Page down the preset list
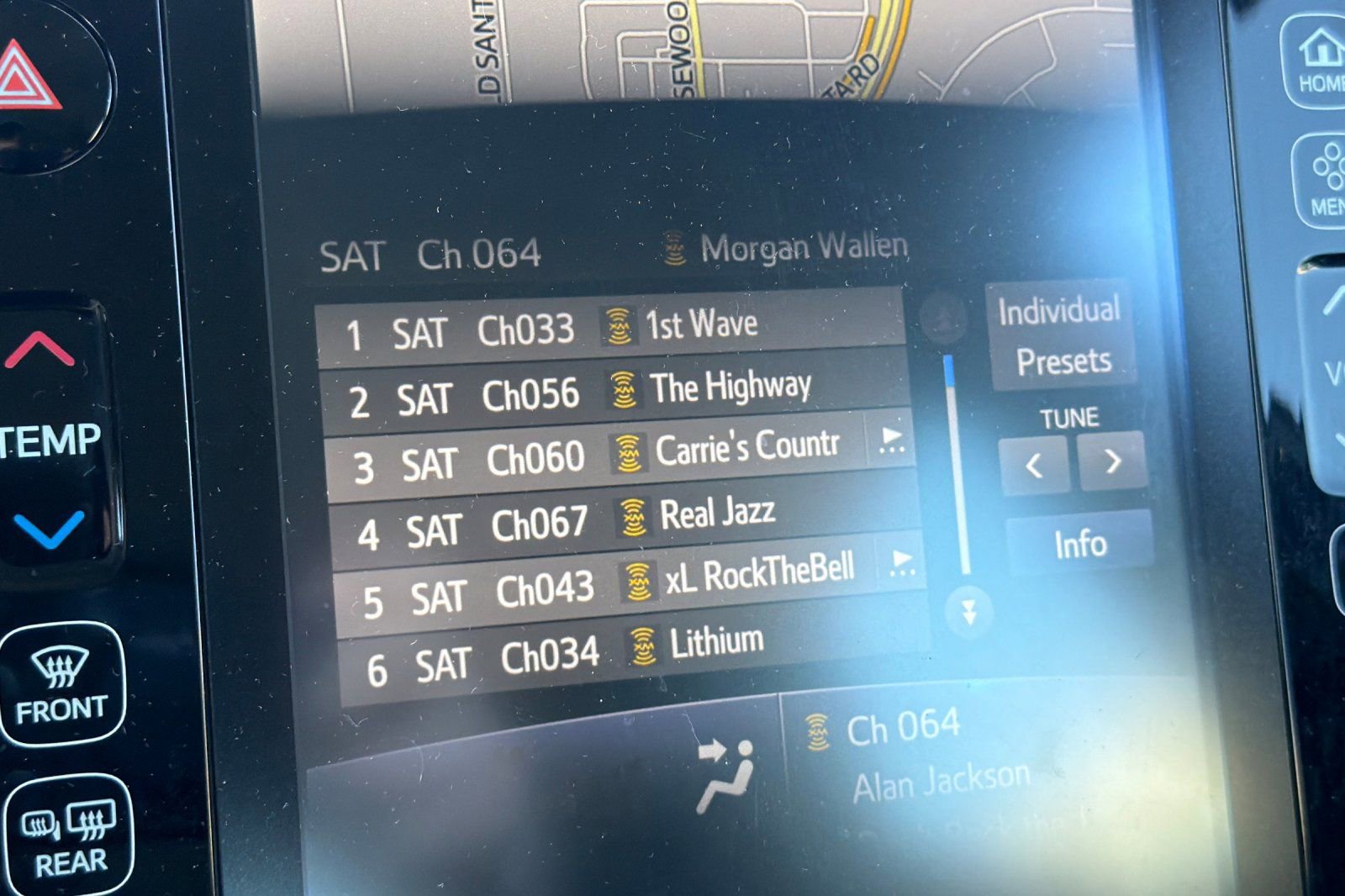The image size is (1345, 896). [x=968, y=613]
